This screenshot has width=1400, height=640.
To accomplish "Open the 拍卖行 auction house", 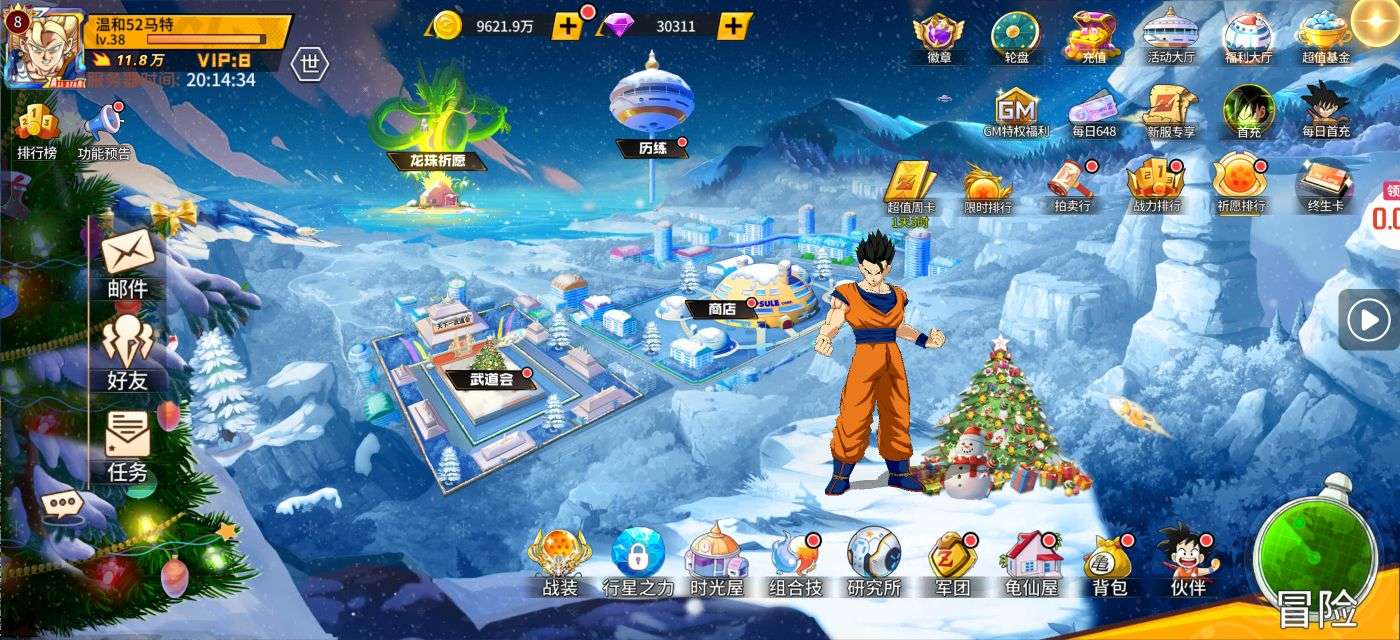I will point(1072,186).
